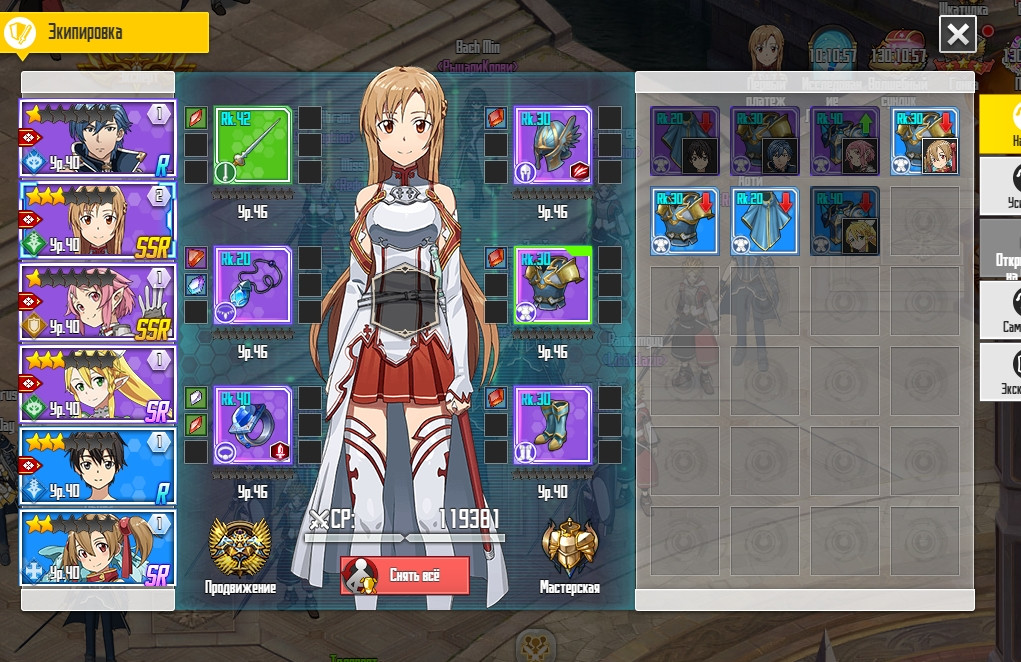Click the red 'Снять всё' button

[405, 576]
